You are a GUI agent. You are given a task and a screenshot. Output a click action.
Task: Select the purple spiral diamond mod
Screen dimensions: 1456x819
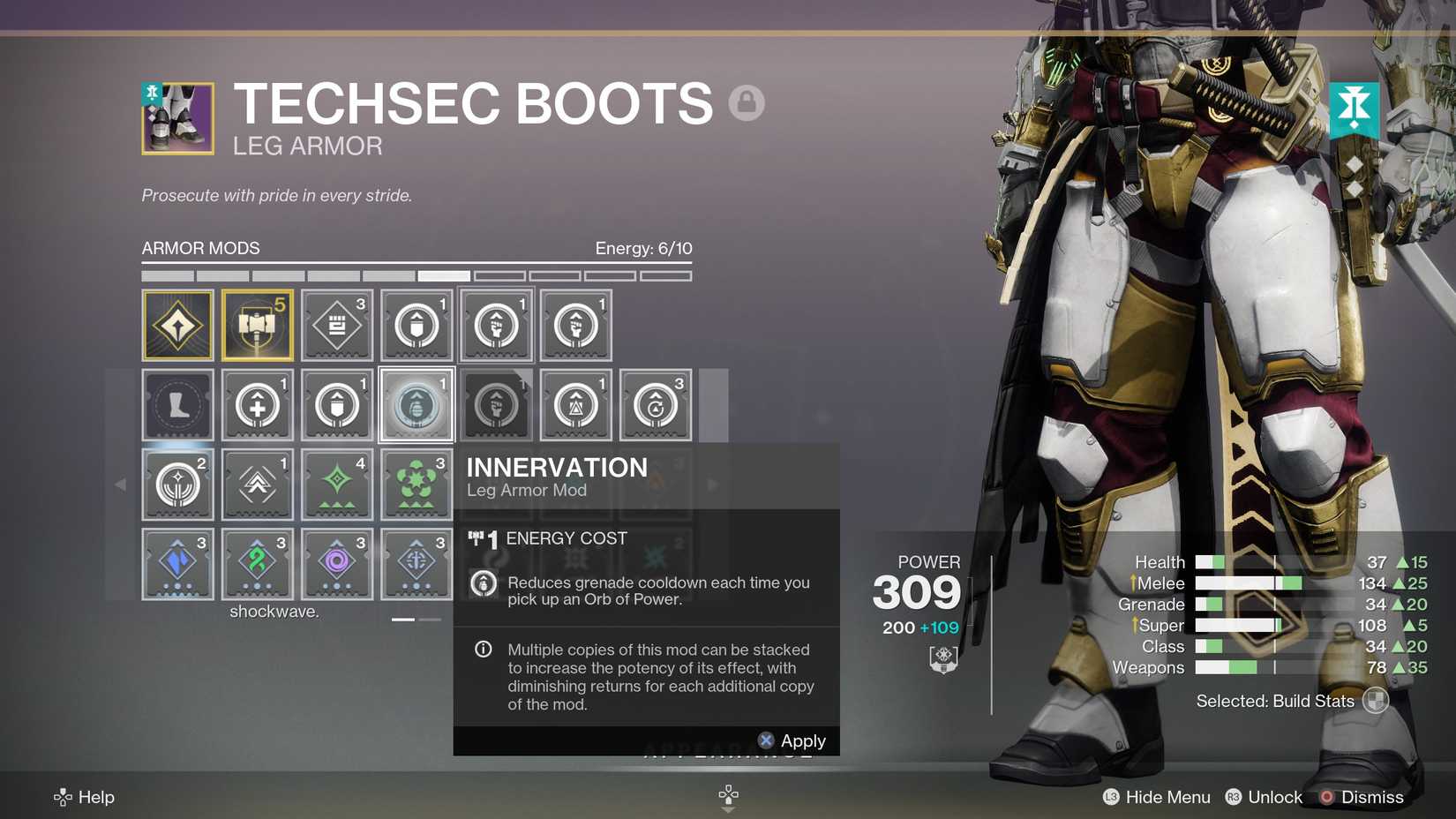point(336,563)
